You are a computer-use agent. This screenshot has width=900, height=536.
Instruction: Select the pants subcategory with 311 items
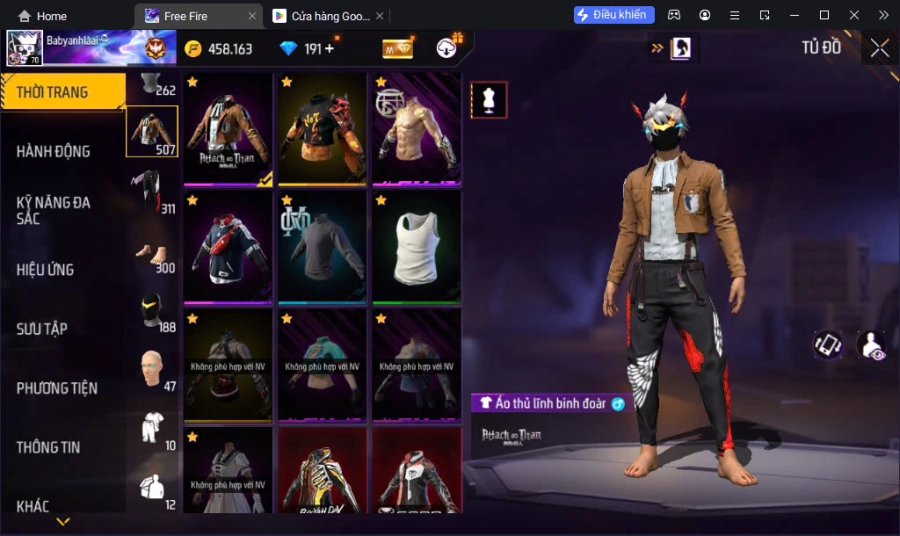point(151,190)
